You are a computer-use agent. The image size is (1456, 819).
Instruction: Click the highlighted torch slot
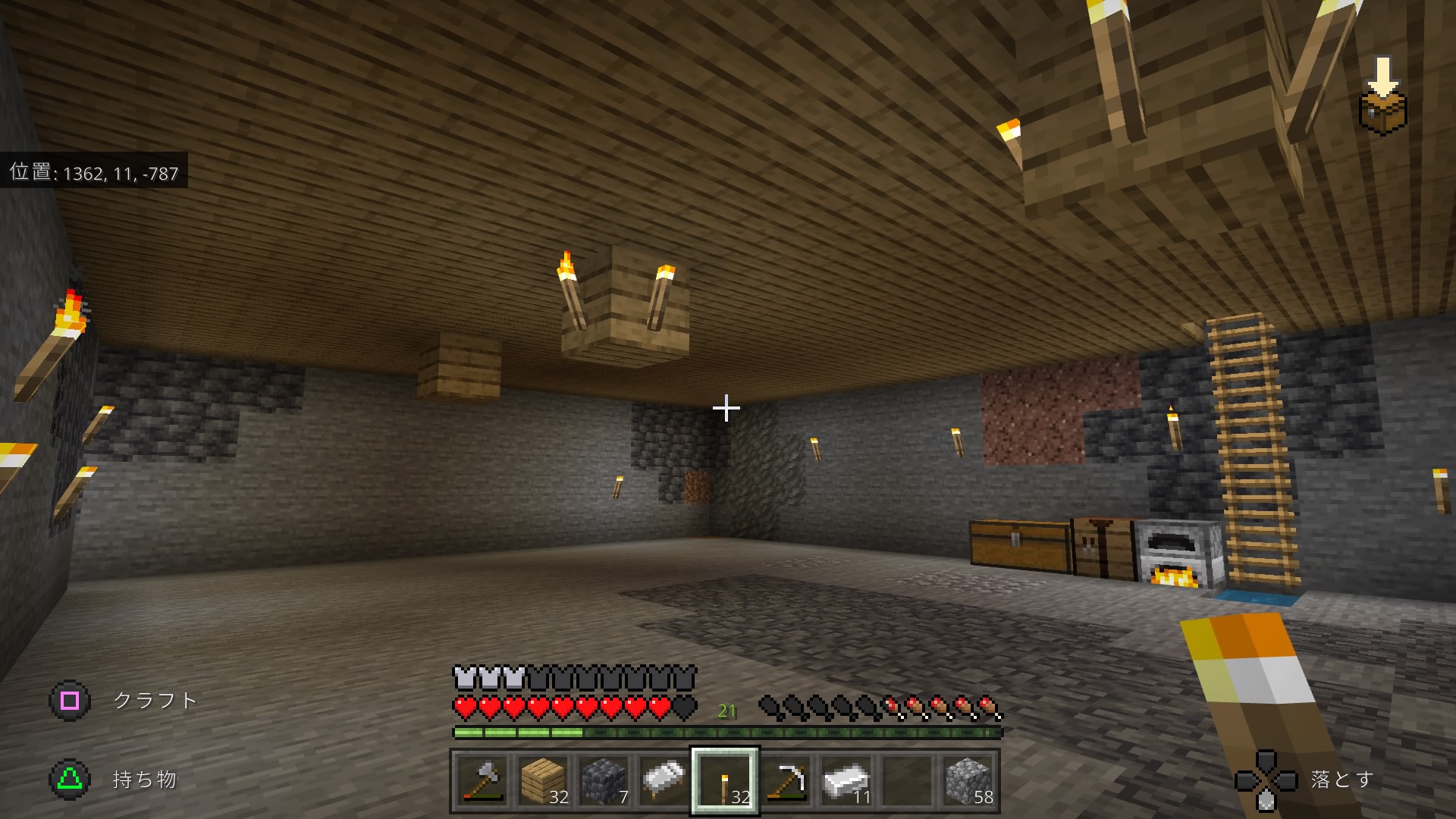725,781
